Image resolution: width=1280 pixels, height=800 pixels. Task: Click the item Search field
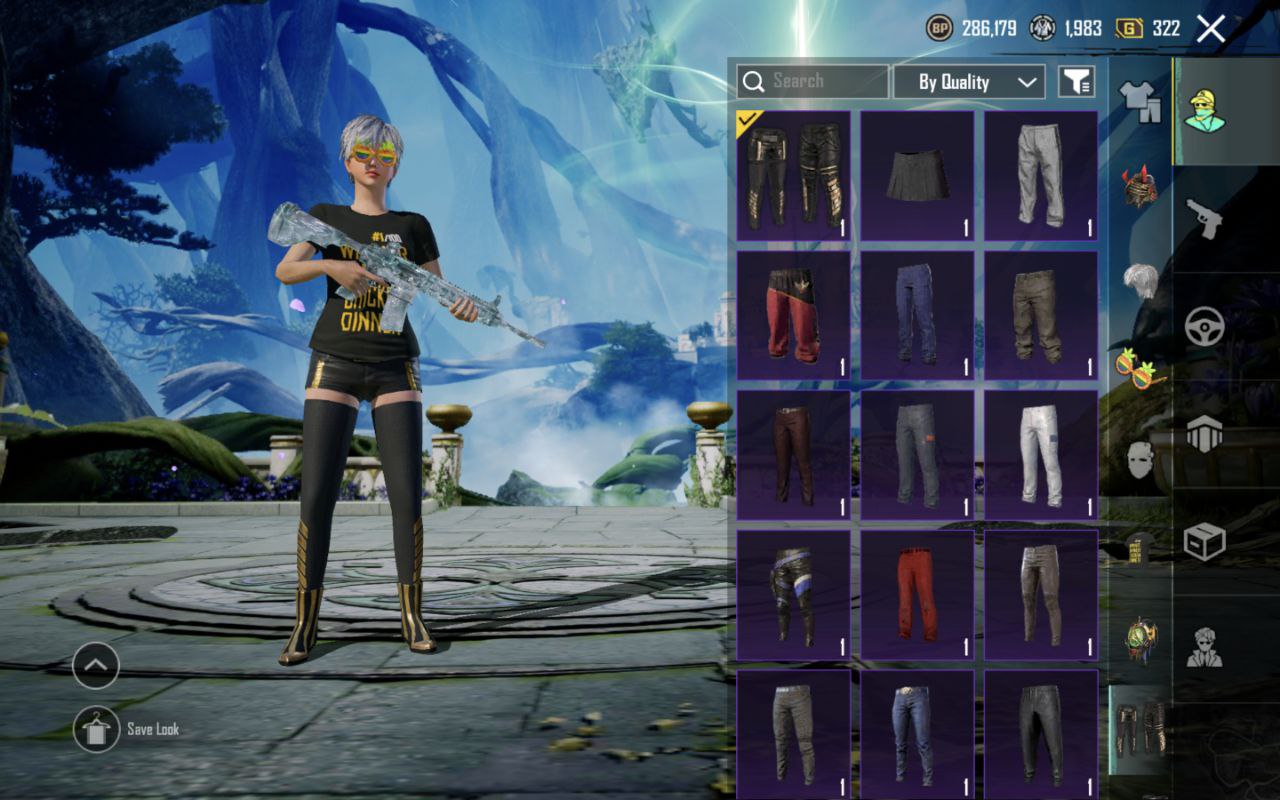click(x=812, y=82)
